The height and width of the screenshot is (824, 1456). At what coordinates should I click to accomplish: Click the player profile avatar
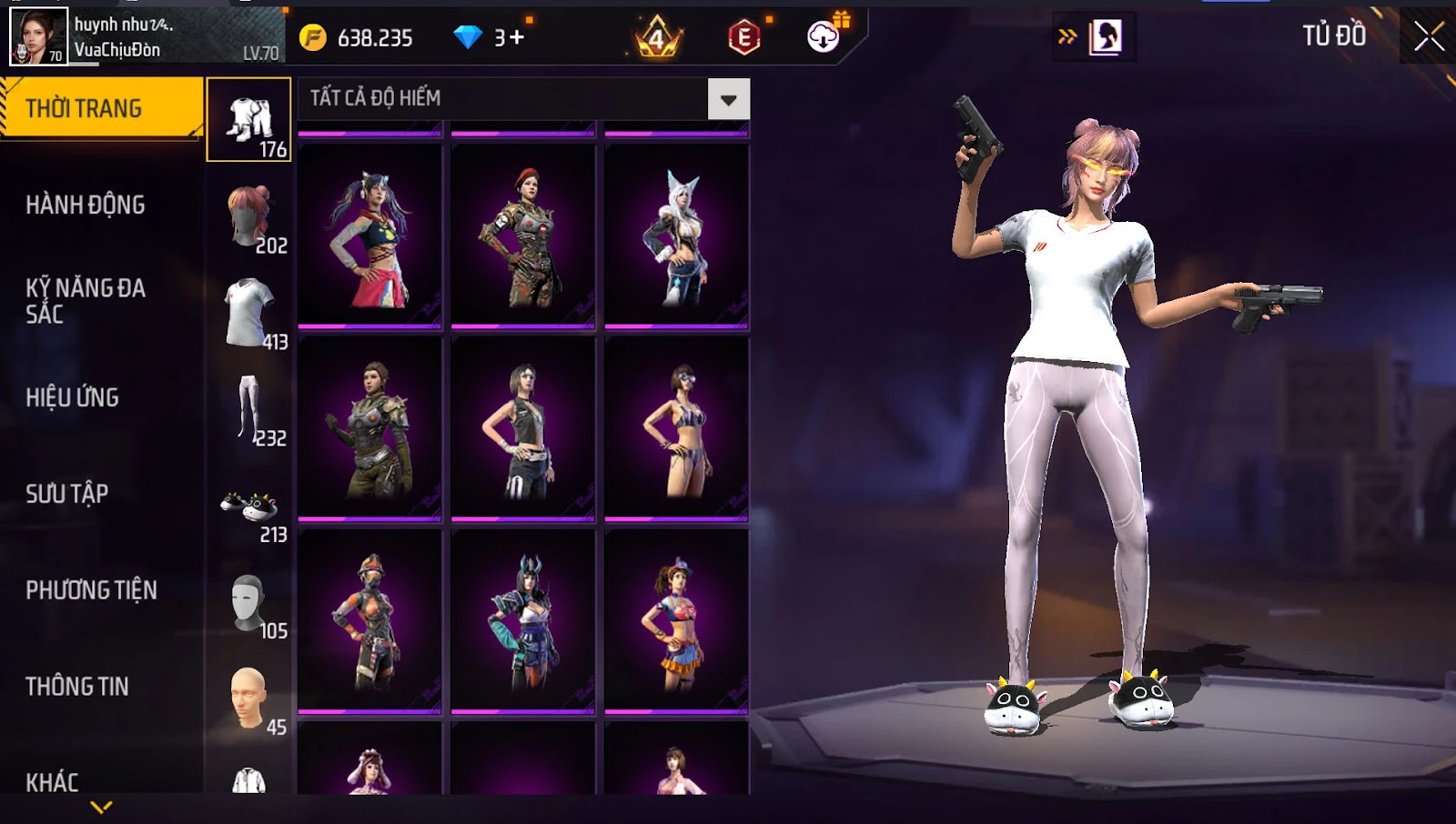[38, 36]
